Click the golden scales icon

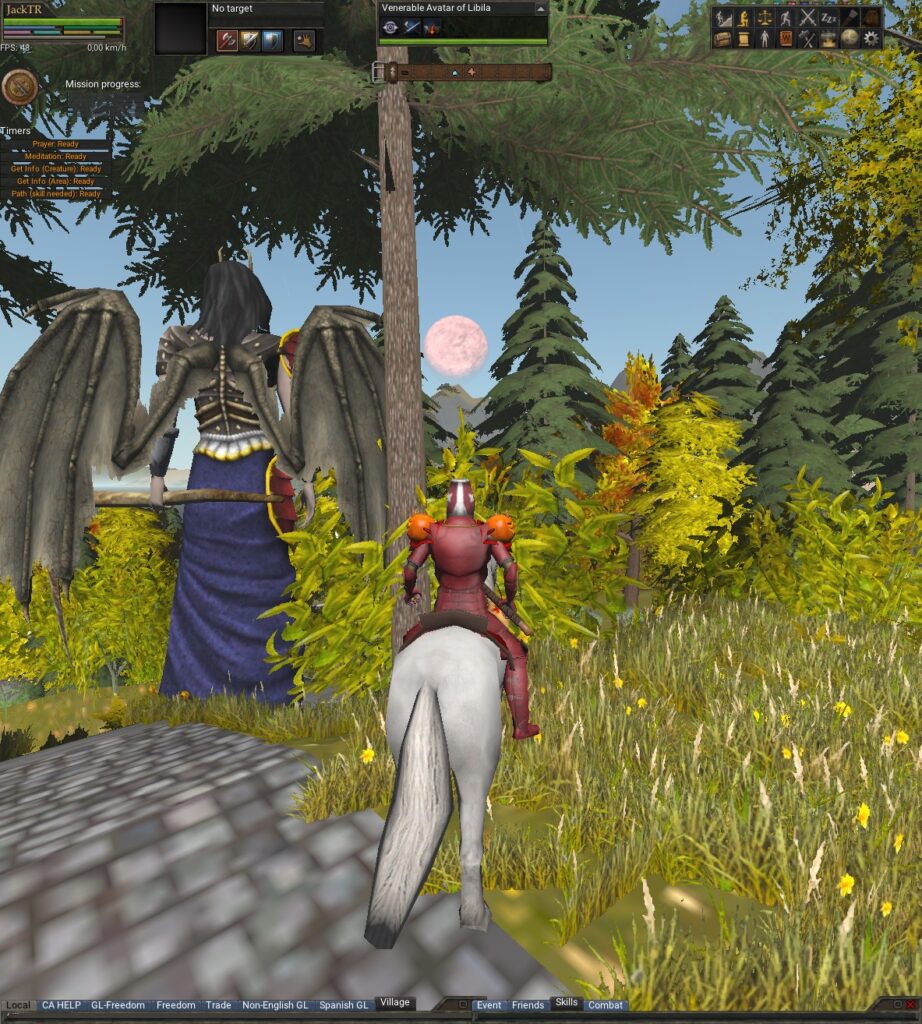click(765, 18)
